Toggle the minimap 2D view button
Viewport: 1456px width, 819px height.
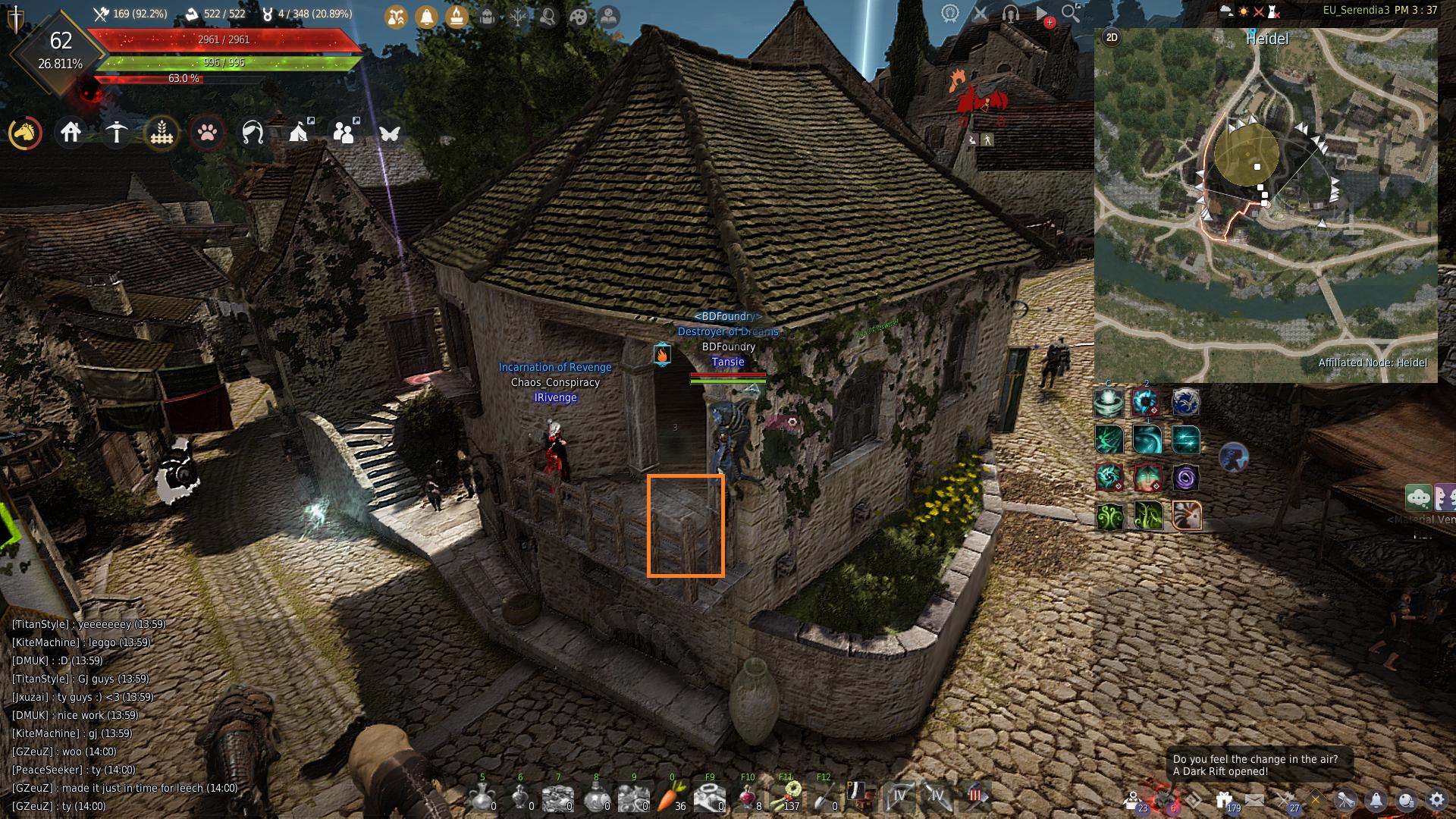click(x=1112, y=37)
